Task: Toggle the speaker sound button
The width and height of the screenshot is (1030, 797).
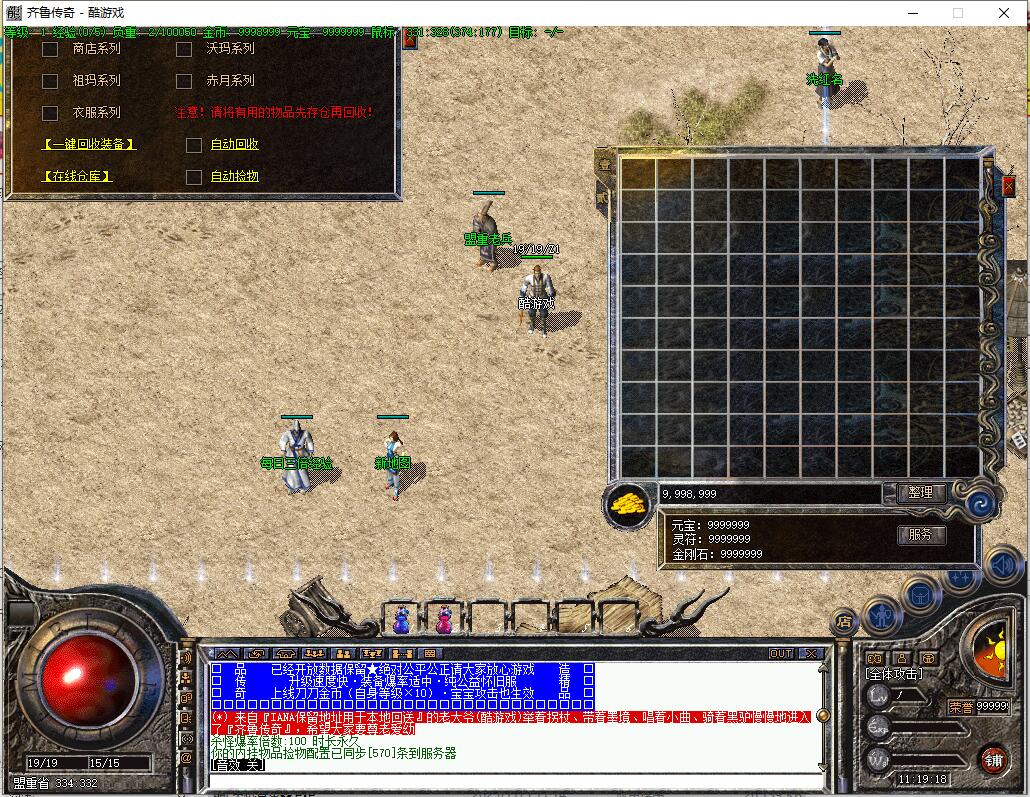Action: pos(1003,567)
